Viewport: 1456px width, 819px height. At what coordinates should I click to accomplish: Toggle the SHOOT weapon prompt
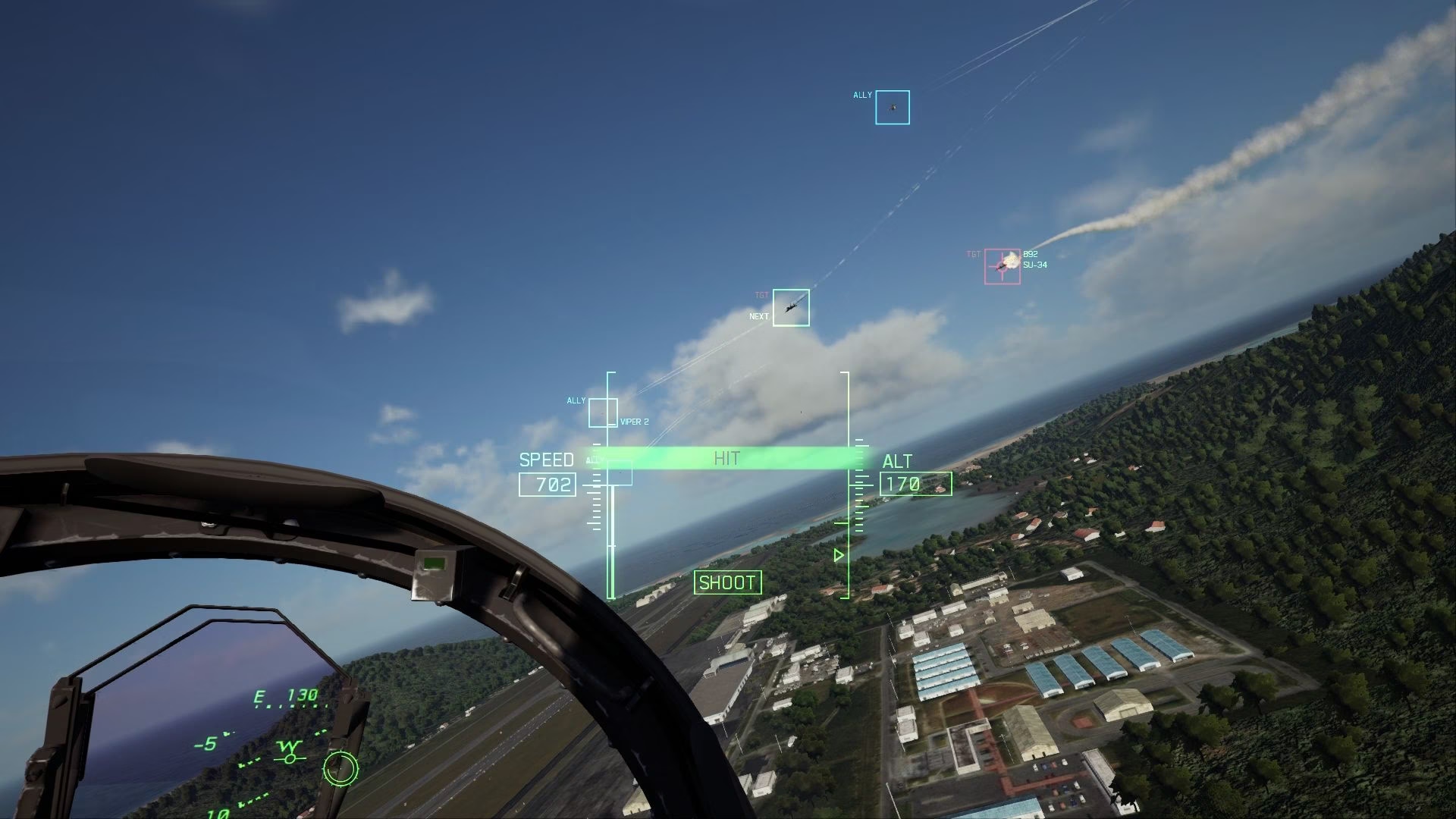[x=727, y=583]
